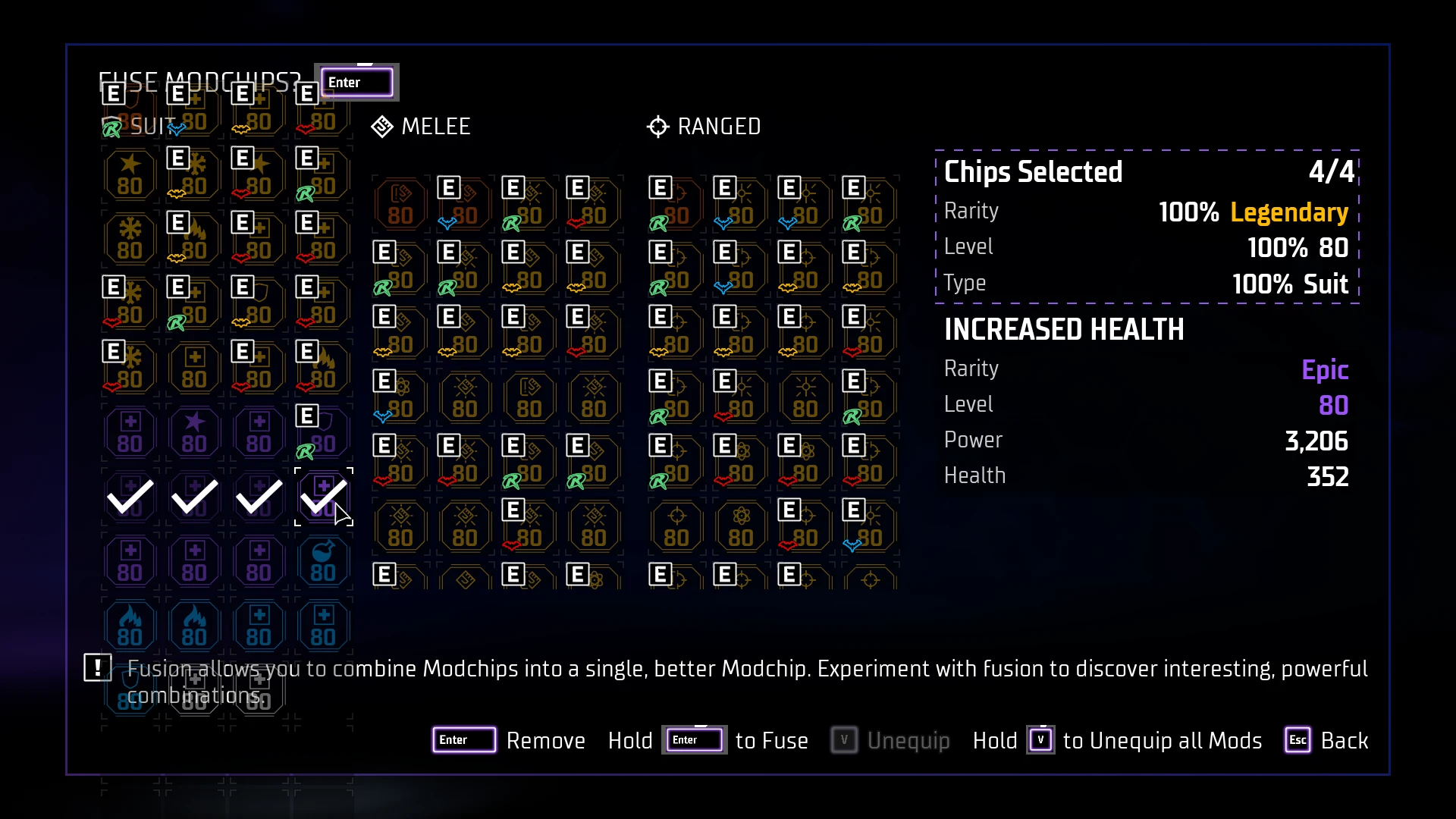Toggle off the second checkmarked chip
The image size is (1456, 819).
pyautogui.click(x=193, y=497)
